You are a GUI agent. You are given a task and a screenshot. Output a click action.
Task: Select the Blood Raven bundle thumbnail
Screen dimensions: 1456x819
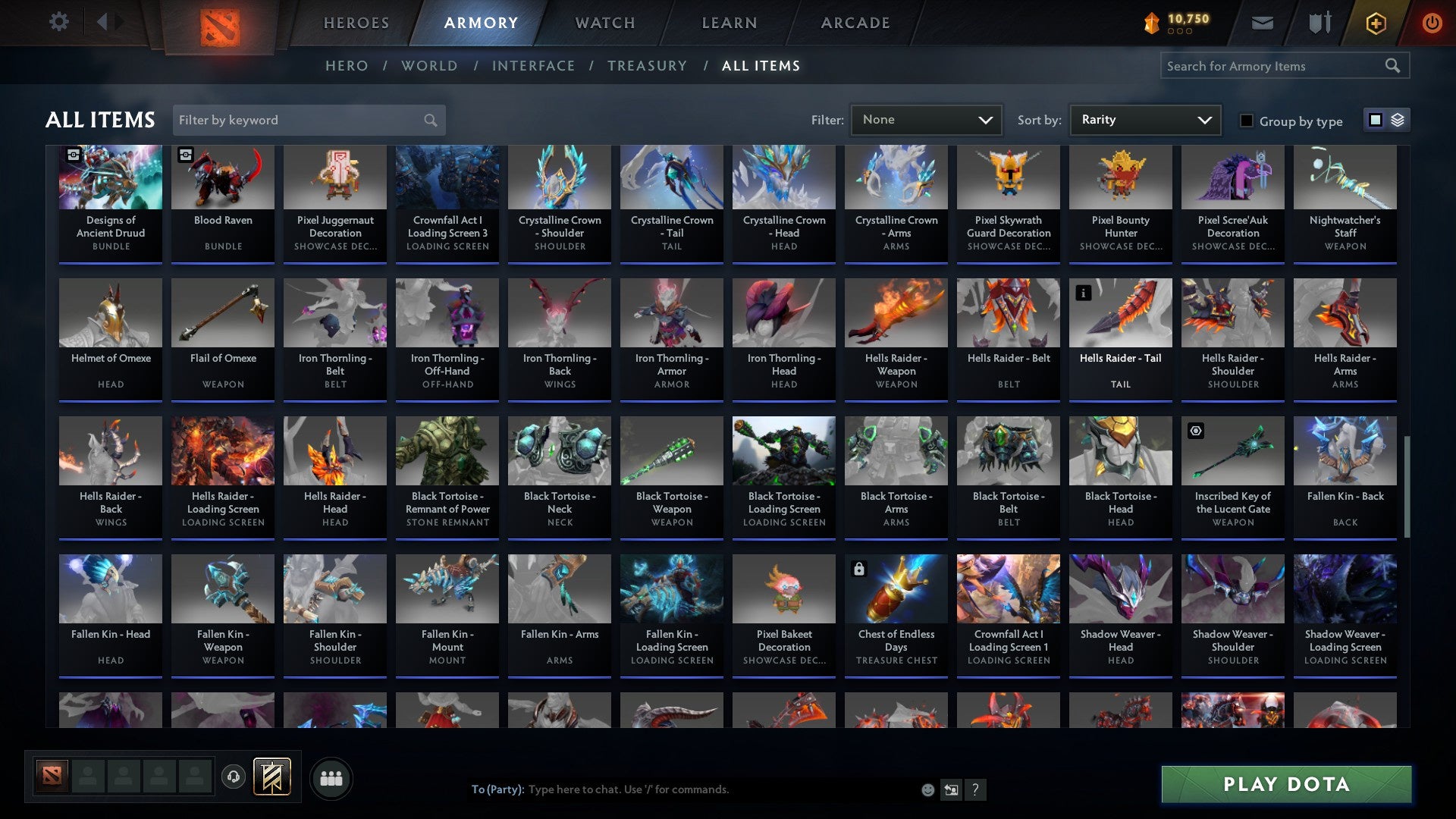pyautogui.click(x=222, y=177)
